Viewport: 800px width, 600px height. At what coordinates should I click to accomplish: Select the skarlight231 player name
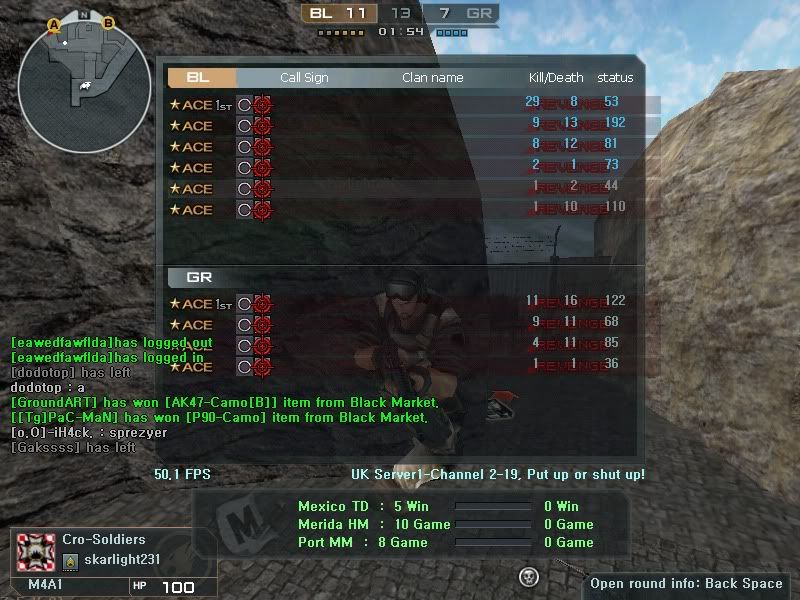coord(121,559)
